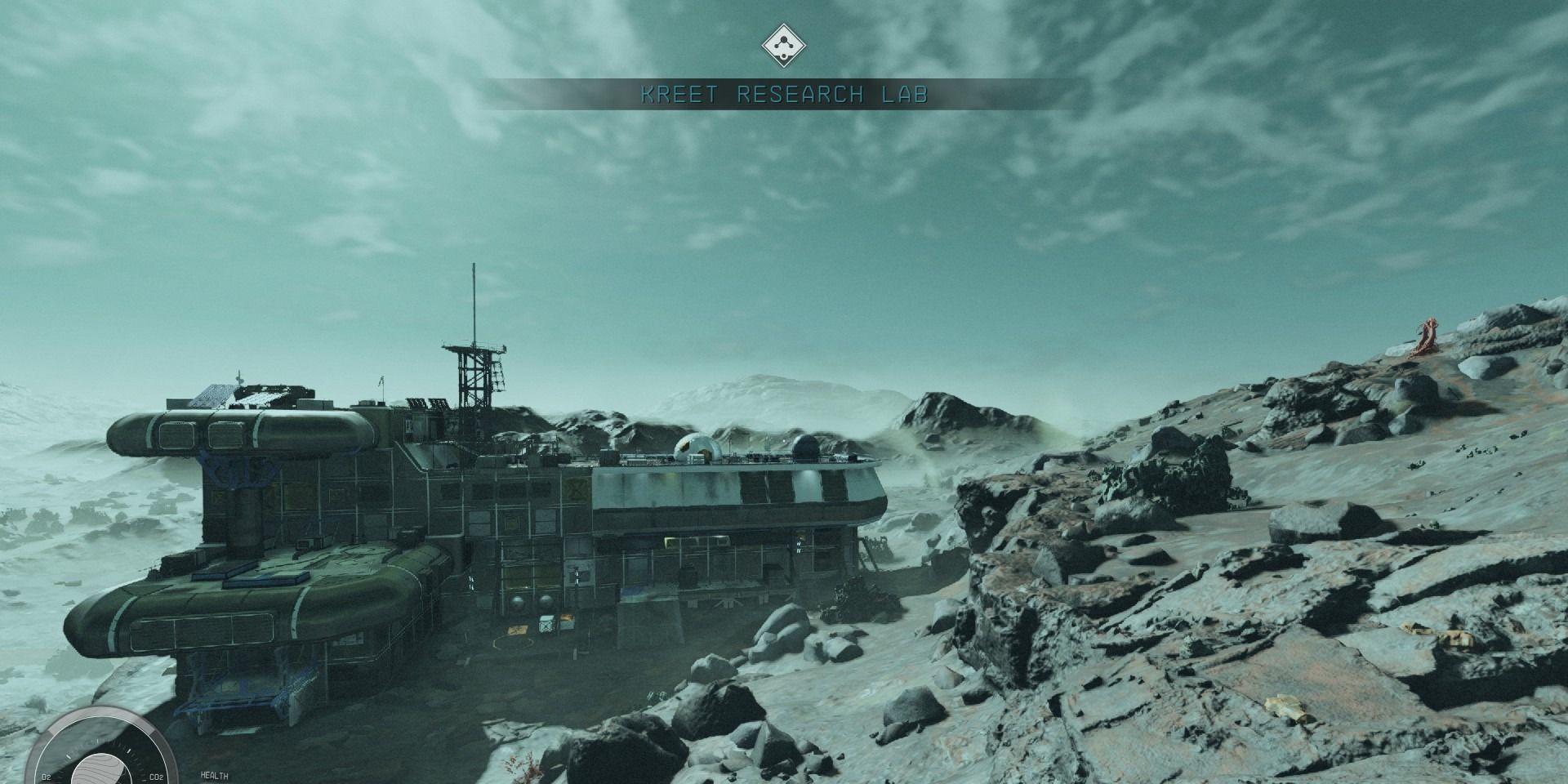Select the O2 indicator on the compass

click(46, 776)
